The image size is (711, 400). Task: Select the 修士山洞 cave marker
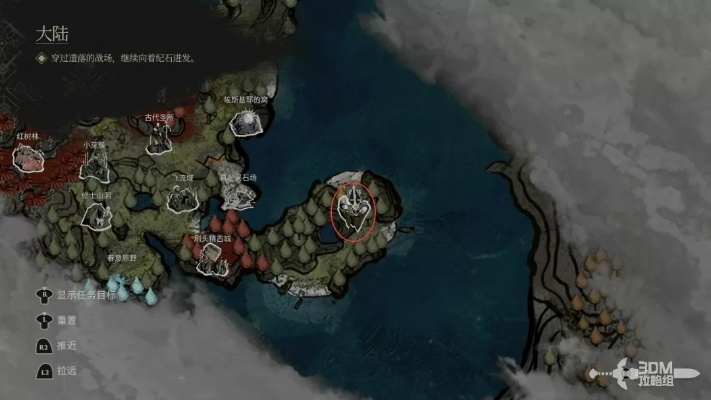pos(95,213)
